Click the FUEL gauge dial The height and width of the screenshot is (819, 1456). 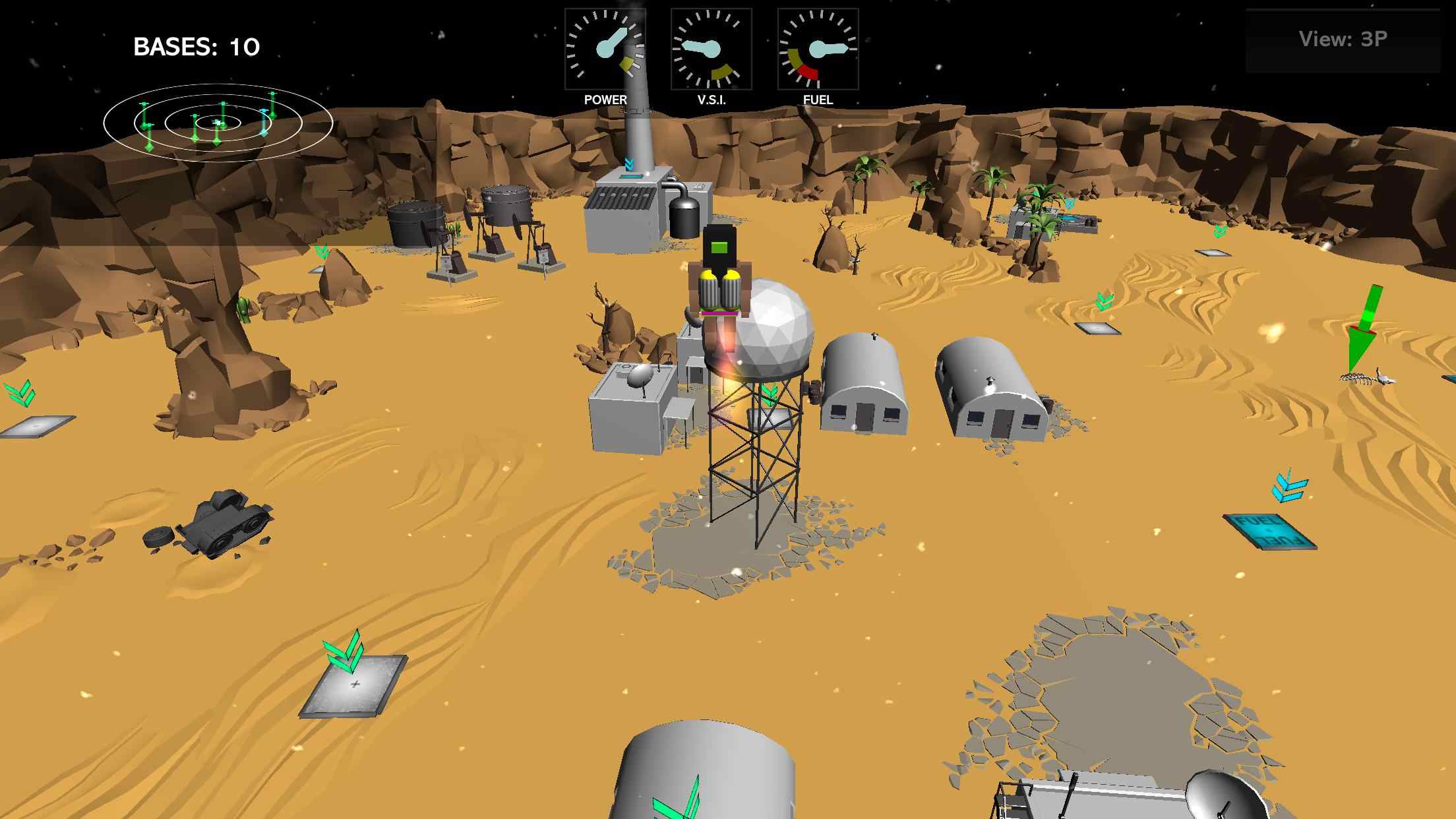pyautogui.click(x=818, y=49)
